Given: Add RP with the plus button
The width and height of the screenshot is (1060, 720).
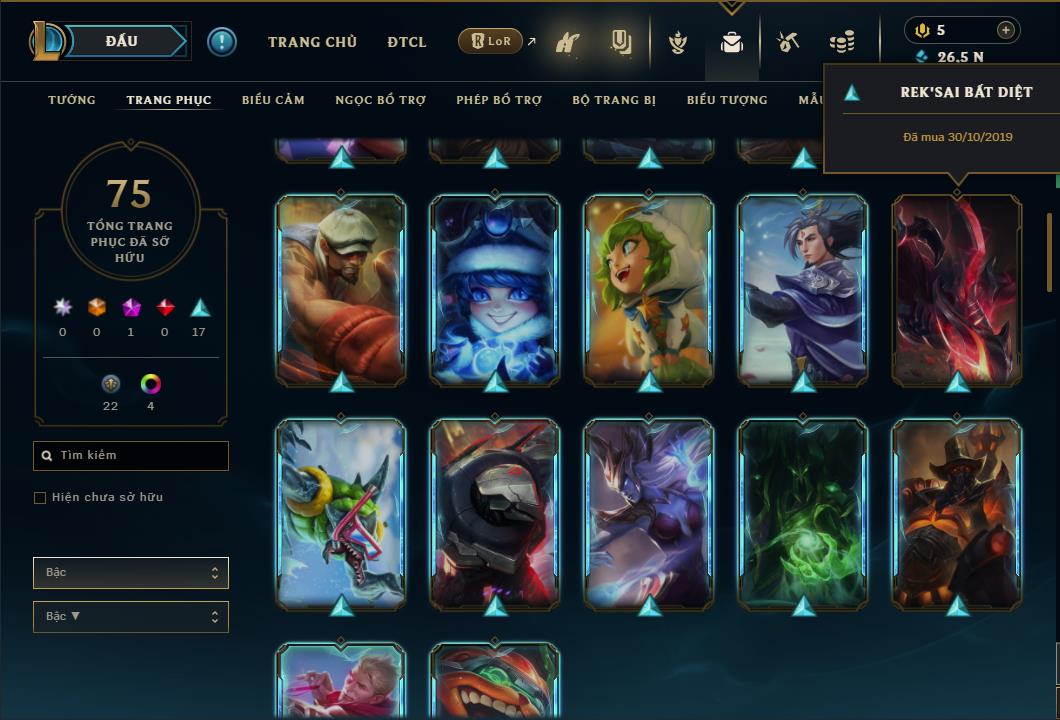Looking at the screenshot, I should (1006, 30).
